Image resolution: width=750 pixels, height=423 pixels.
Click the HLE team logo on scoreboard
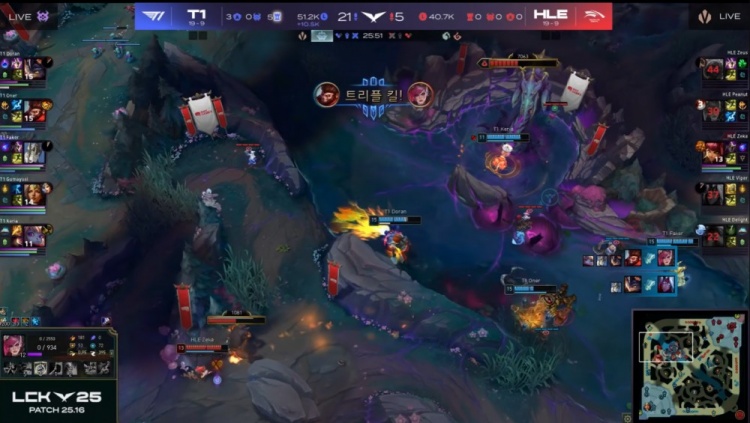click(x=590, y=16)
